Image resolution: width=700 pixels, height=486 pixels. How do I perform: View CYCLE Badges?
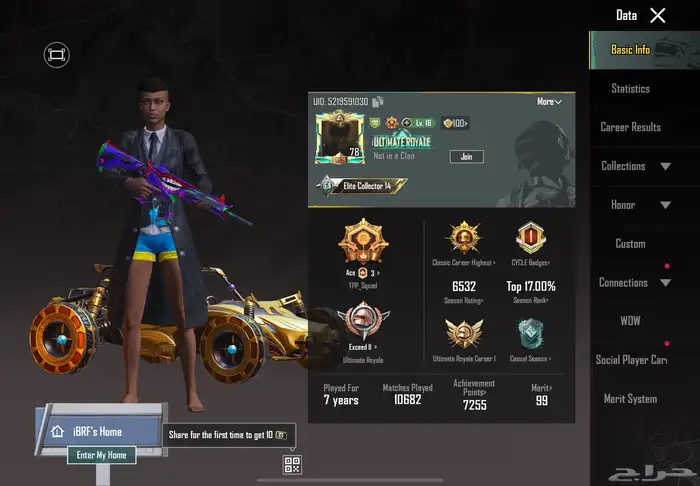pyautogui.click(x=531, y=242)
